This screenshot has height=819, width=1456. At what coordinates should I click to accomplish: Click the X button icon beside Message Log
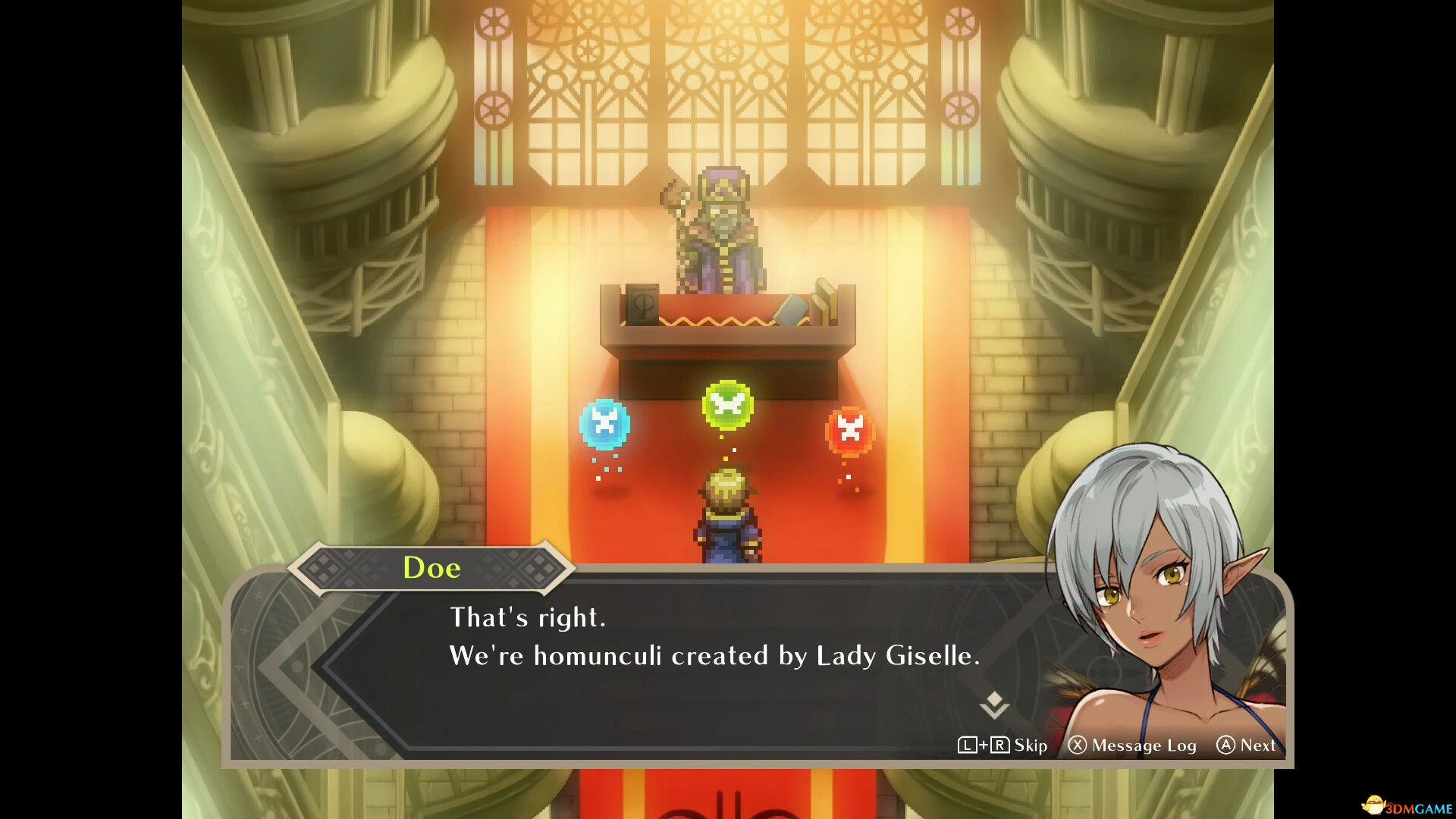[x=1080, y=745]
